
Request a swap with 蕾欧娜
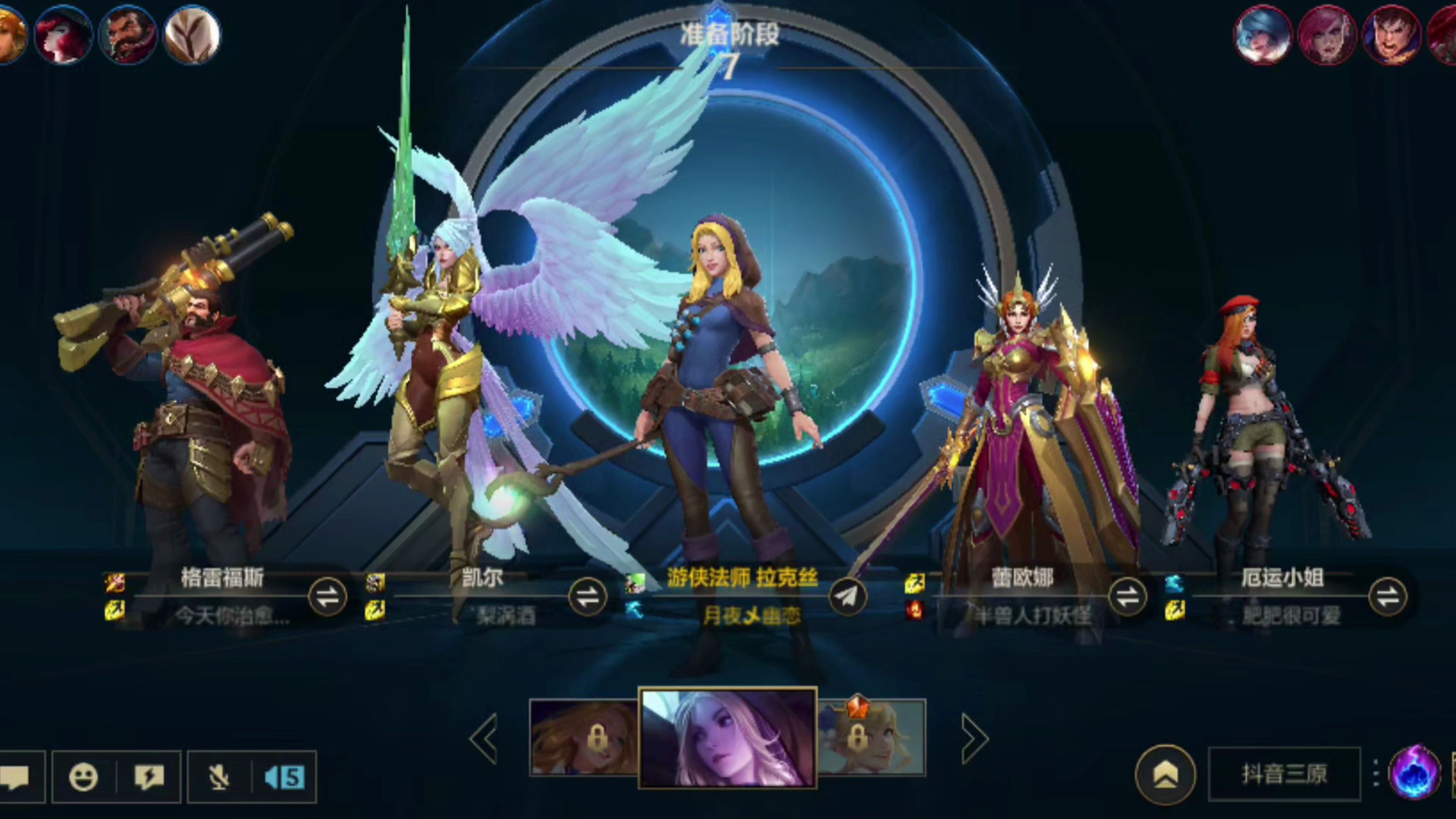point(1127,596)
